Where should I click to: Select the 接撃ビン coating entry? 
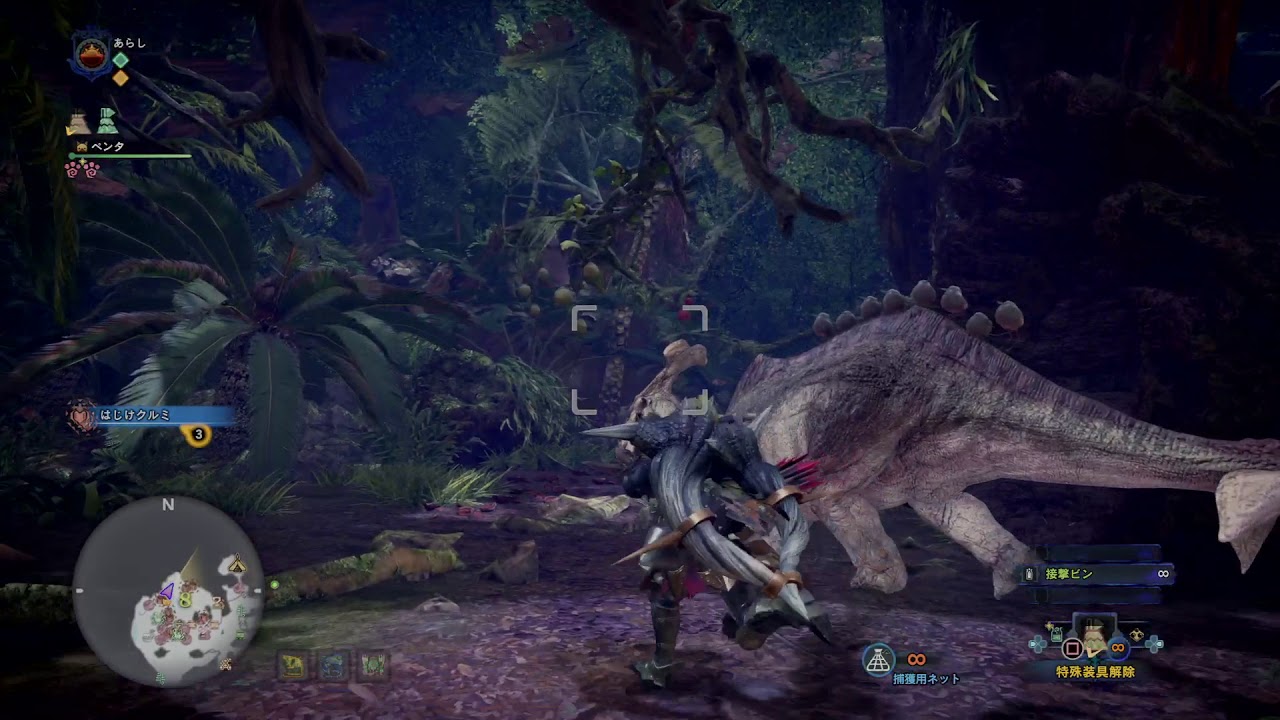pos(1096,574)
